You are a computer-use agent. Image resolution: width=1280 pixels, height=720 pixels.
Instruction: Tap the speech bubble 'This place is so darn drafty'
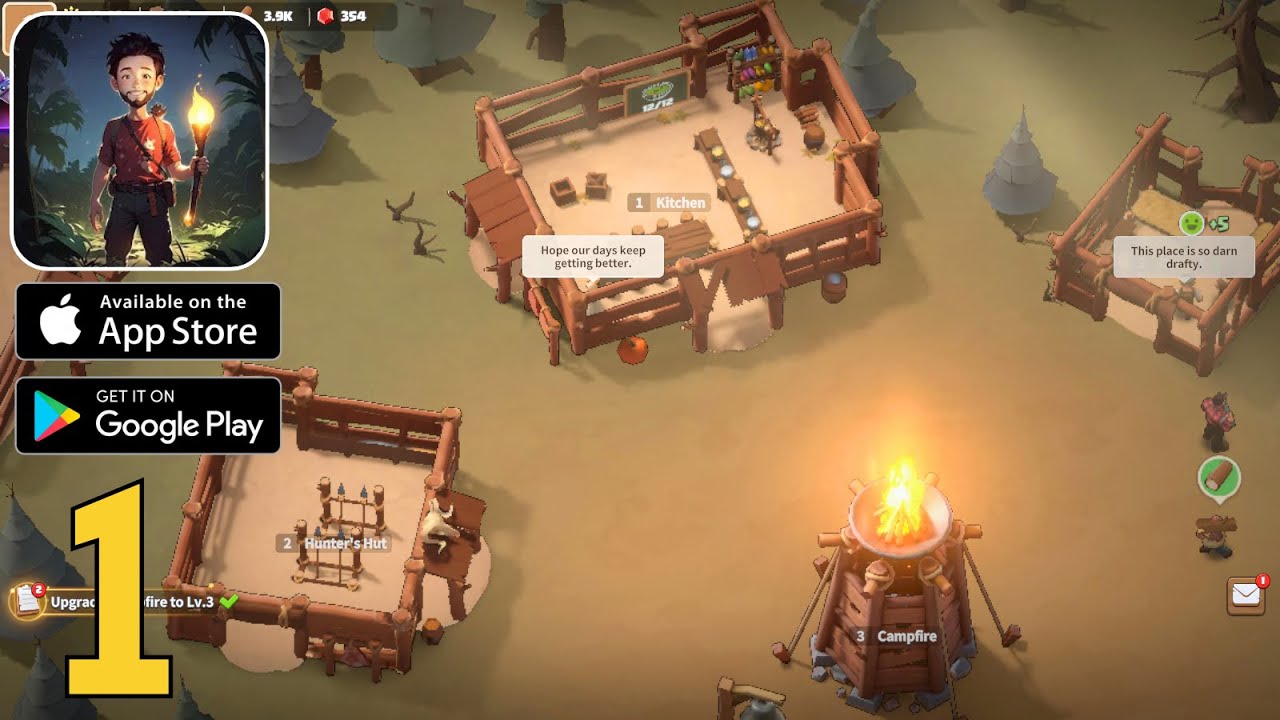[1185, 254]
